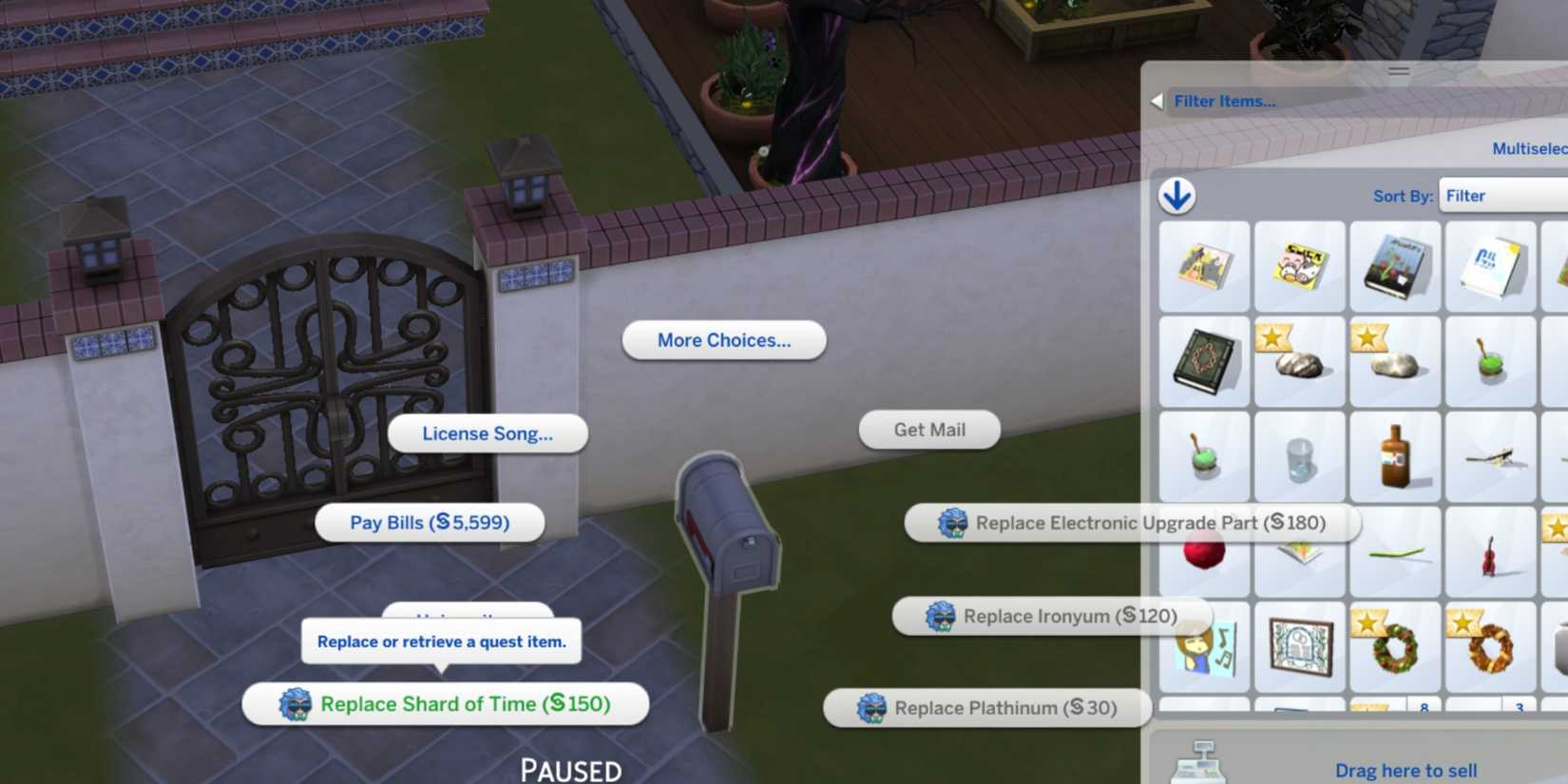The height and width of the screenshot is (784, 1568).
Task: Click the framed wedding artwork item
Action: coord(1300,646)
